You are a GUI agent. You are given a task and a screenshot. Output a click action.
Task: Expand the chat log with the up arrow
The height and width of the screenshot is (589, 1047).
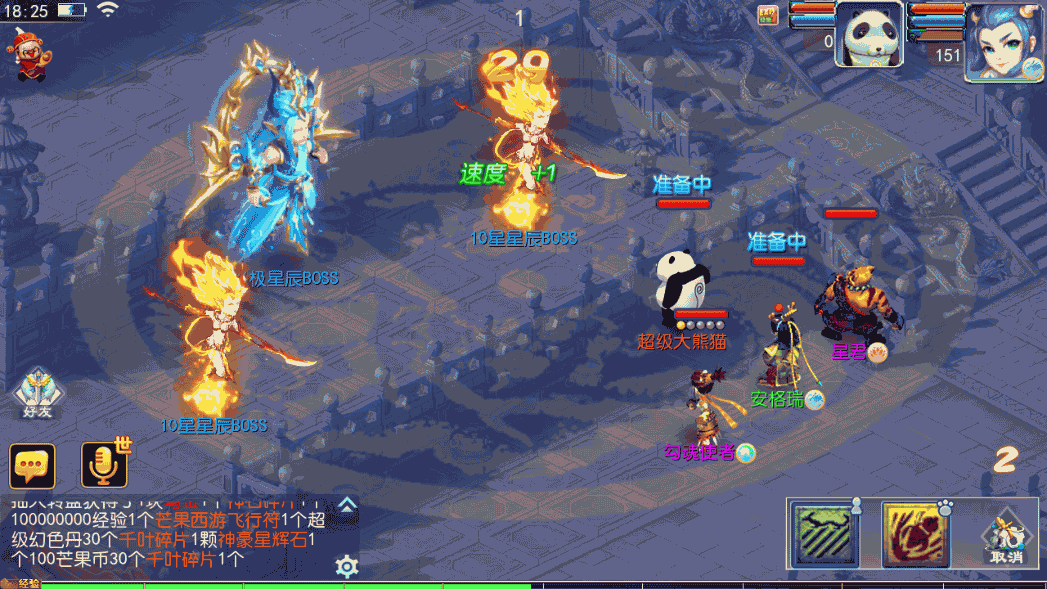coord(347,504)
